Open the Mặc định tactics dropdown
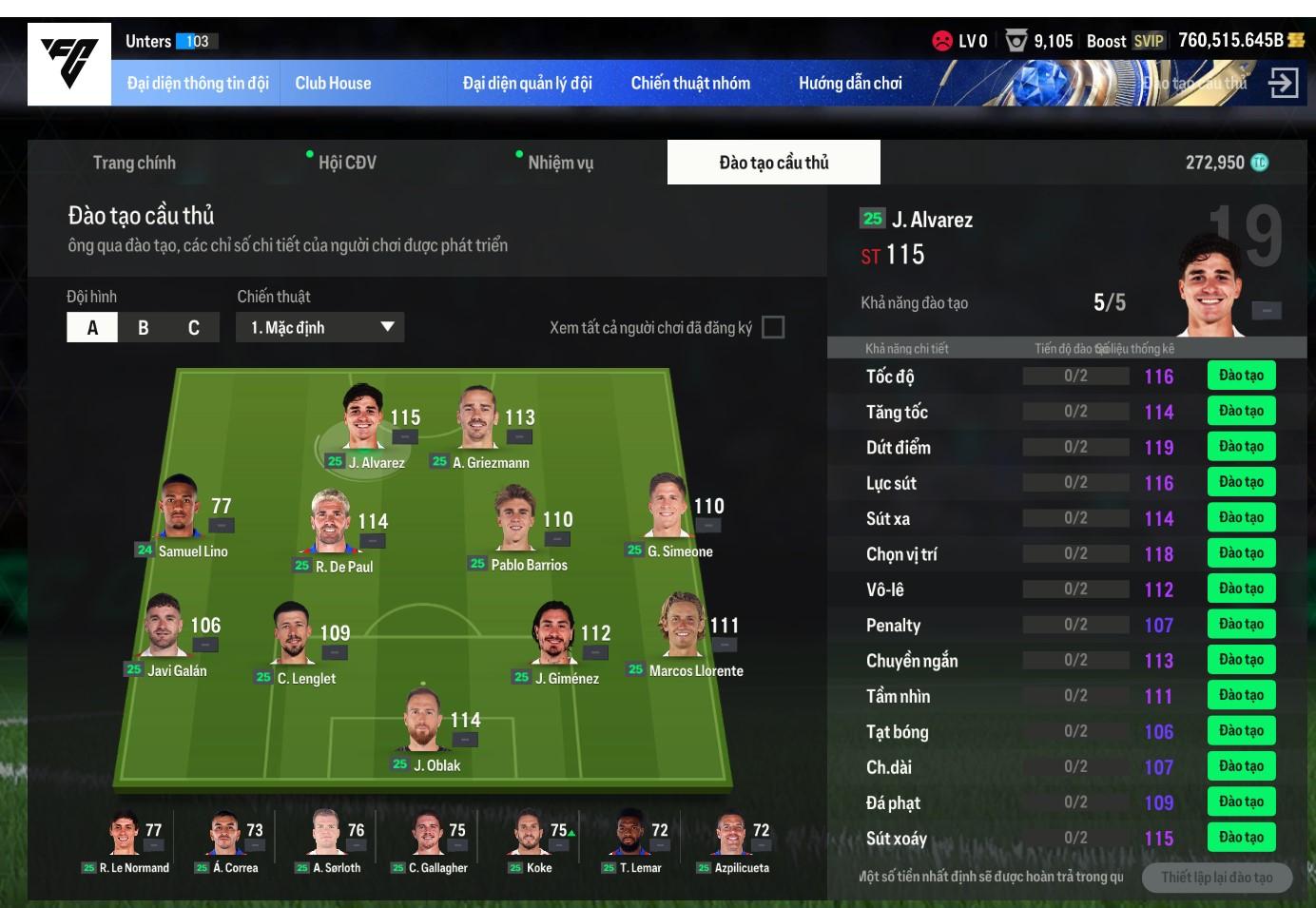Image resolution: width=1316 pixels, height=908 pixels. point(319,327)
